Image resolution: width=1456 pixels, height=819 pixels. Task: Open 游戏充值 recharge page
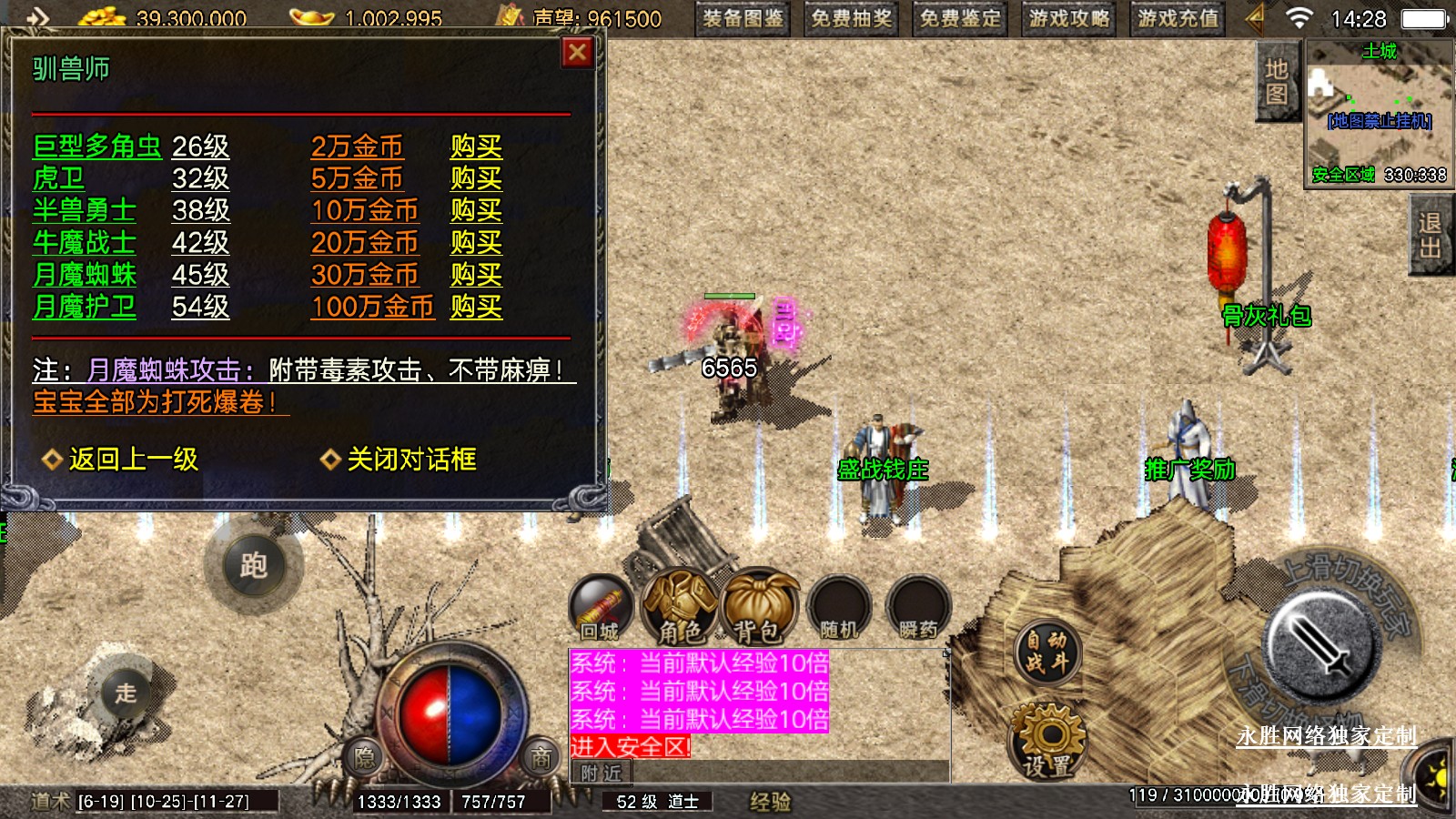click(1178, 18)
